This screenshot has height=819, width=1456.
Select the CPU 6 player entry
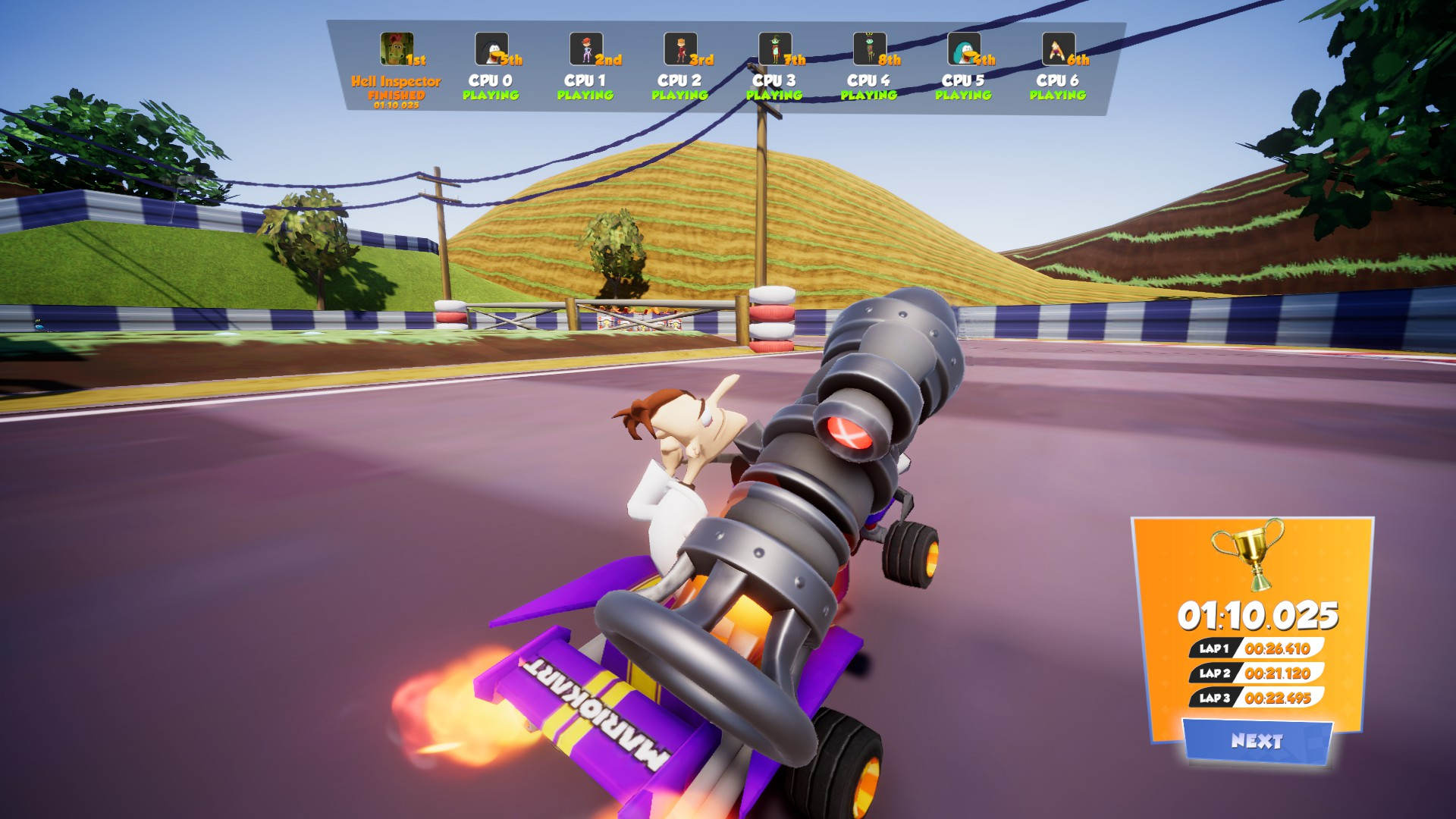click(x=1058, y=70)
